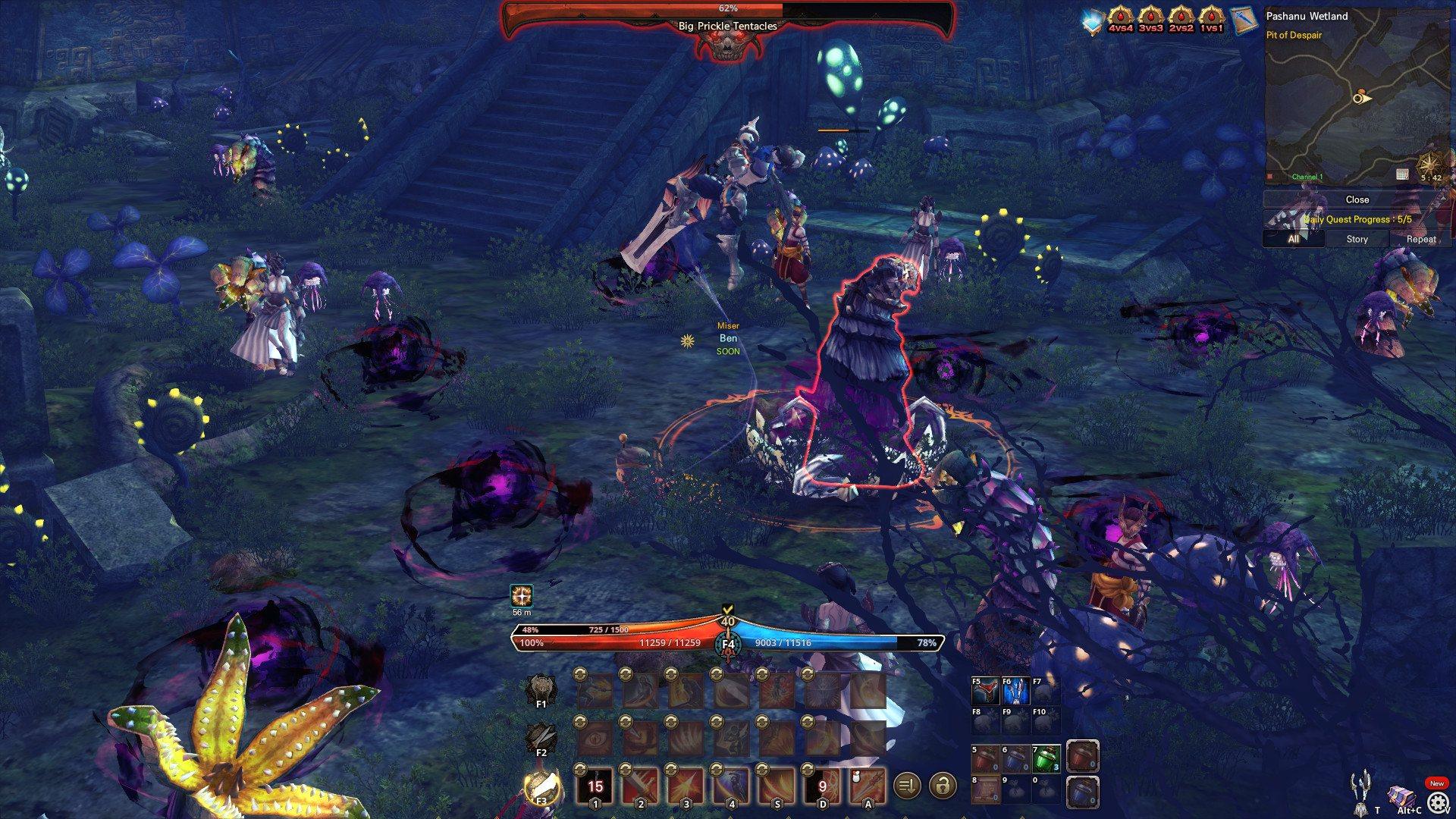Open the settings gear in bottom-right corner

click(1439, 801)
